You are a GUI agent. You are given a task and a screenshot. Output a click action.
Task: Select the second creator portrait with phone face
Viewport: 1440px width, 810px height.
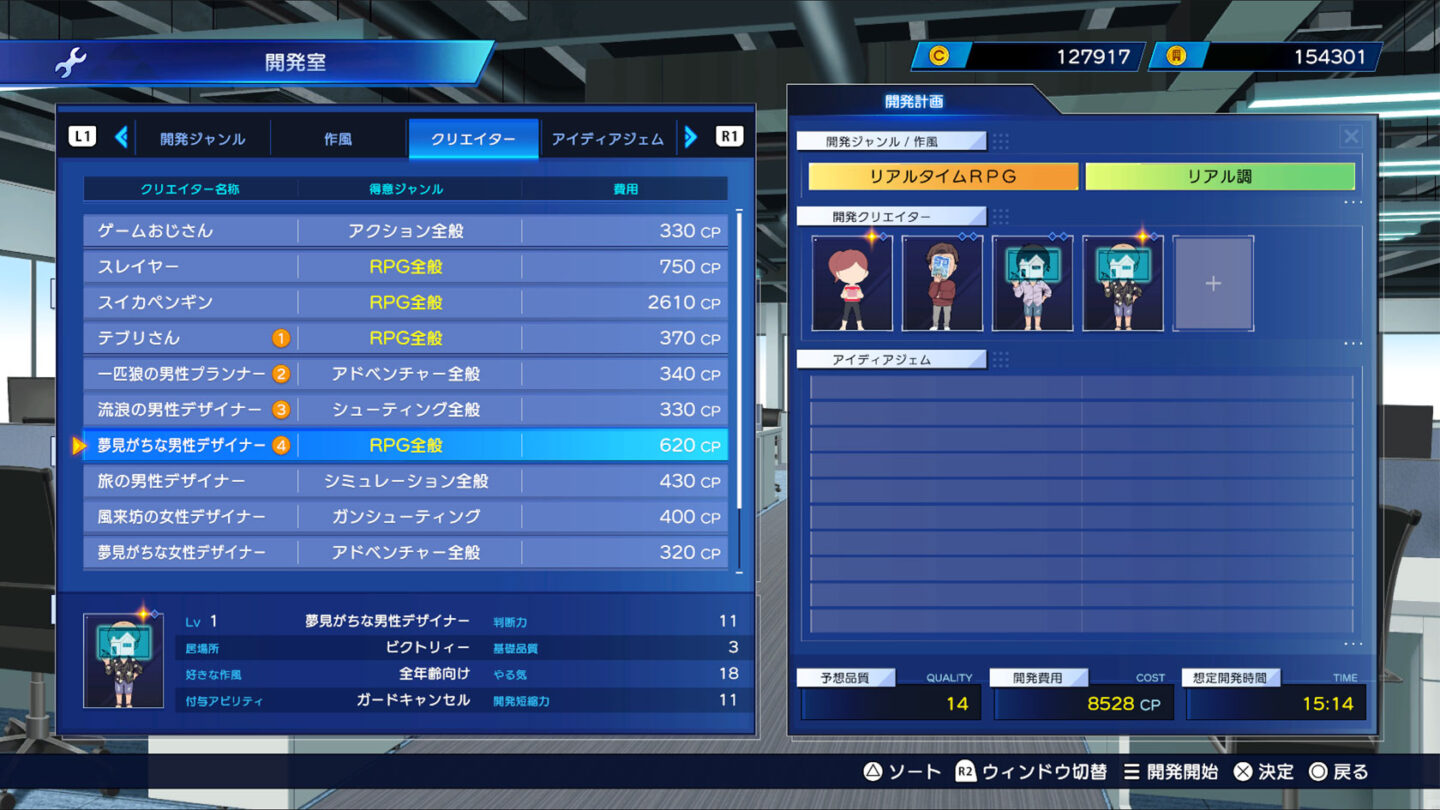tap(942, 281)
